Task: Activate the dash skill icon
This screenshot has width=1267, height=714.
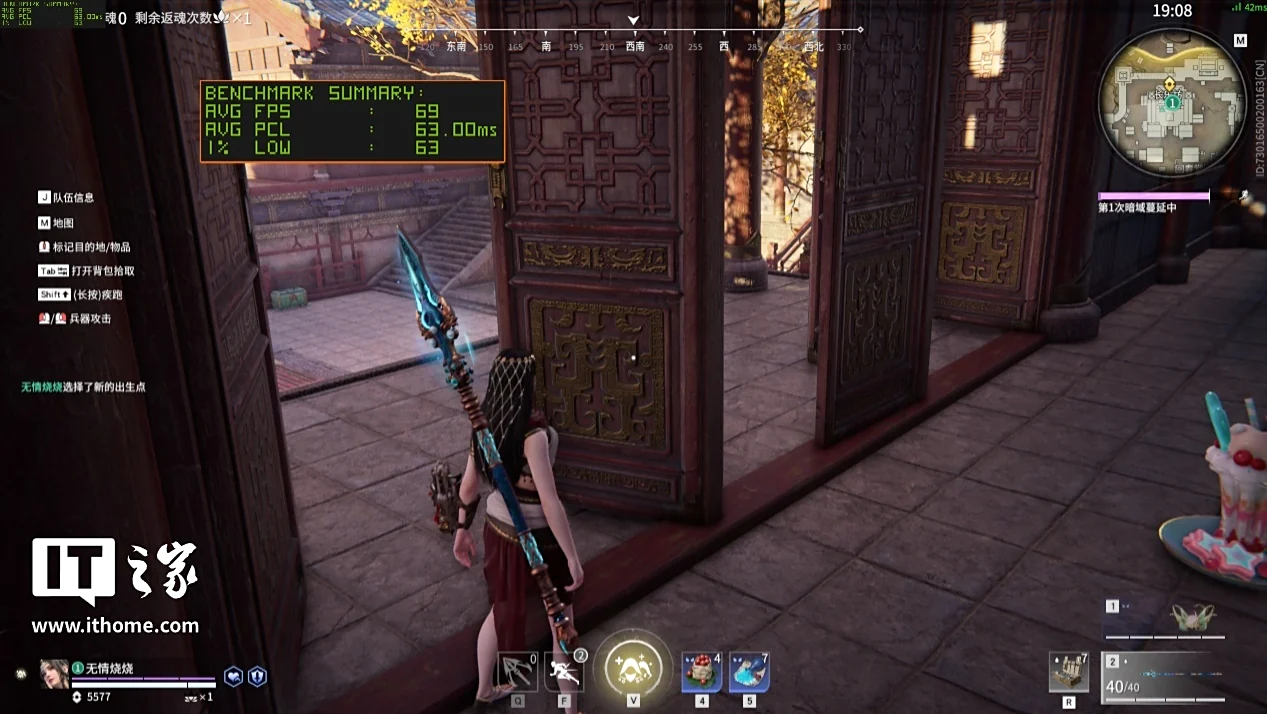Action: (x=564, y=671)
